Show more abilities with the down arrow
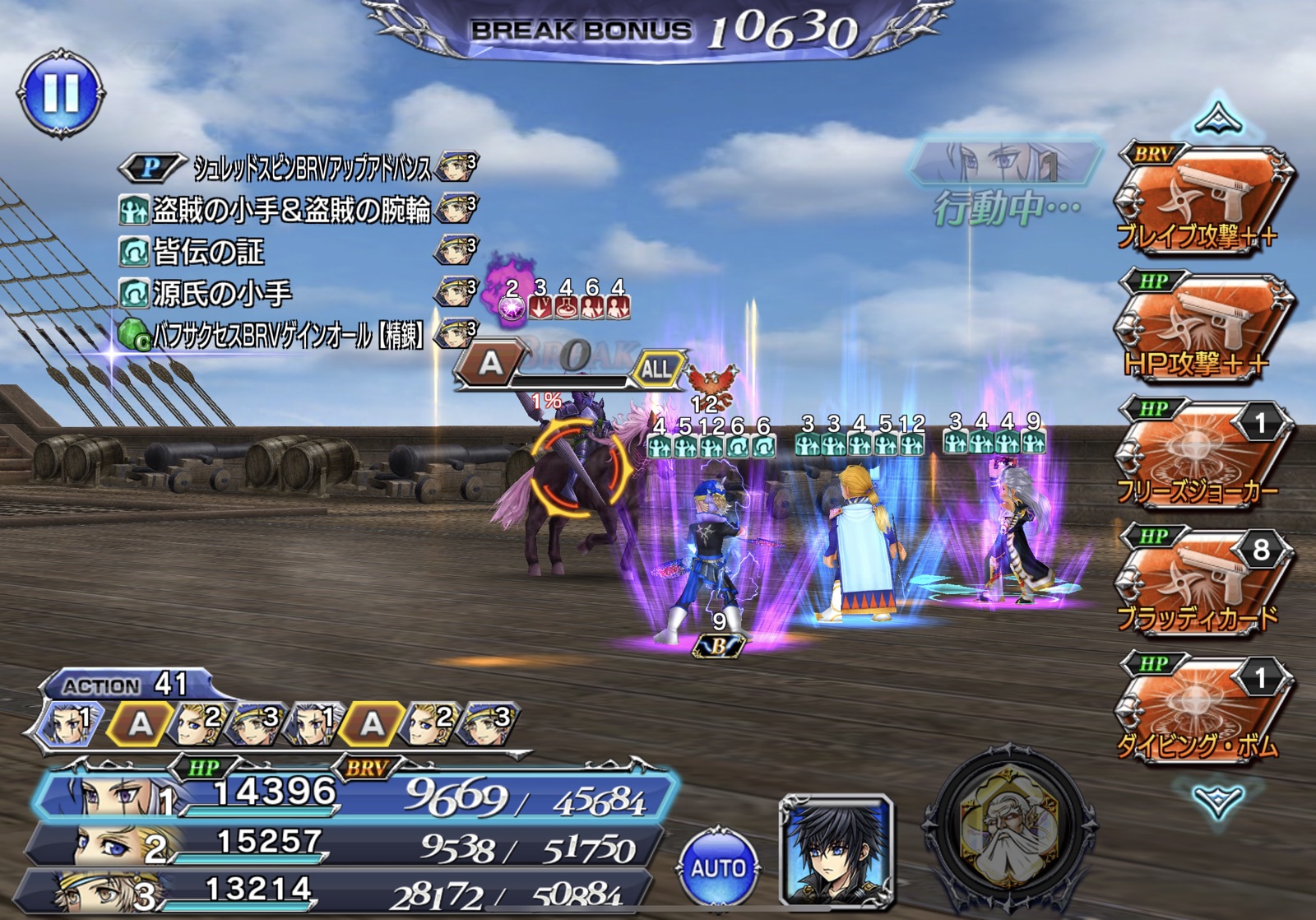 click(x=1216, y=798)
